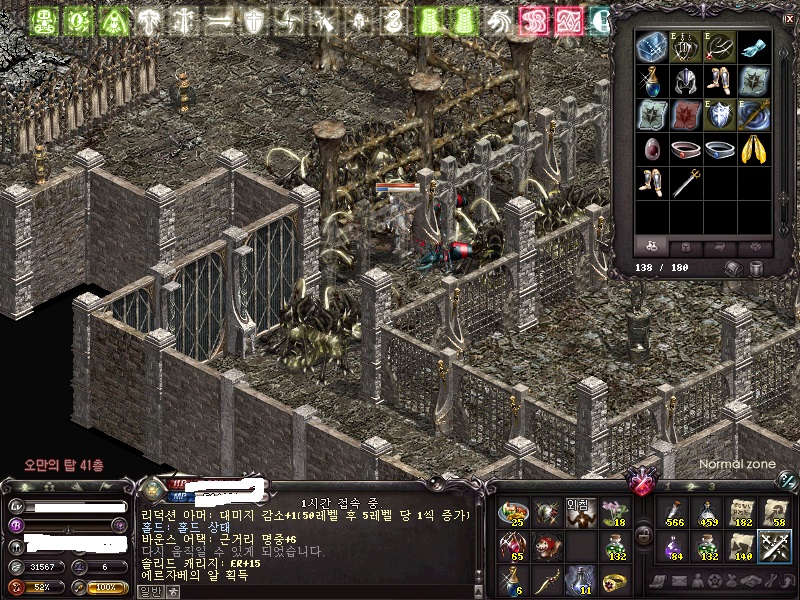Screen dimensions: 800x600
Task: Click the equipped shield slot
Action: pyautogui.click(x=720, y=115)
